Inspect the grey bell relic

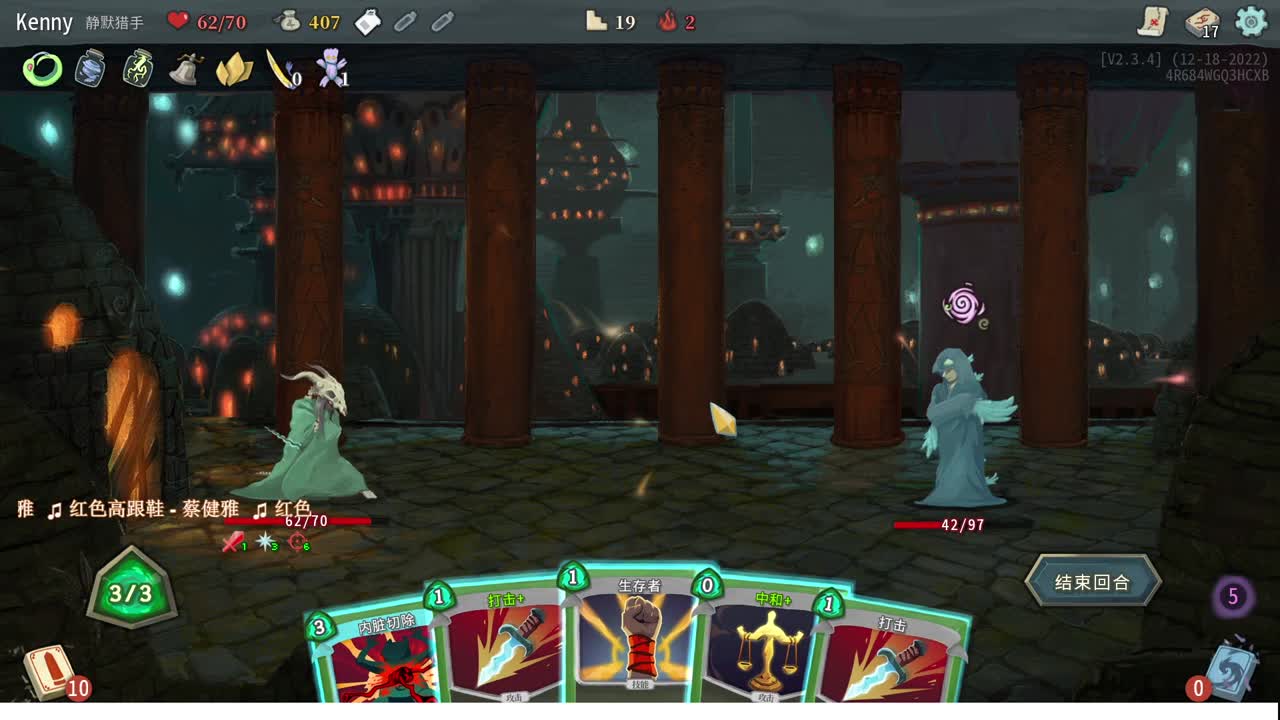click(x=186, y=69)
